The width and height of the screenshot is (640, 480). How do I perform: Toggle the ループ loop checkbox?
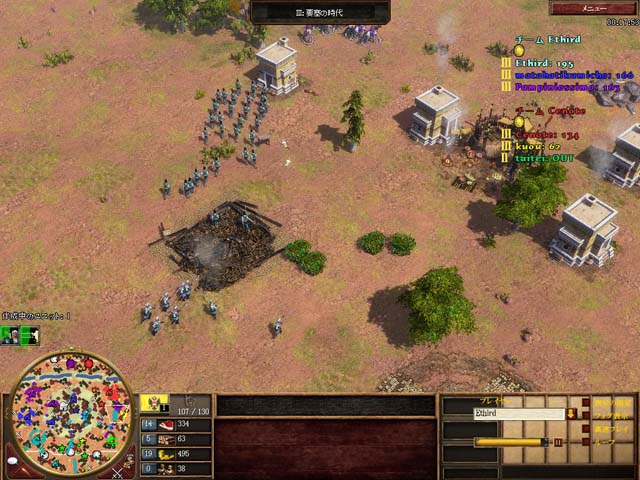click(585, 440)
